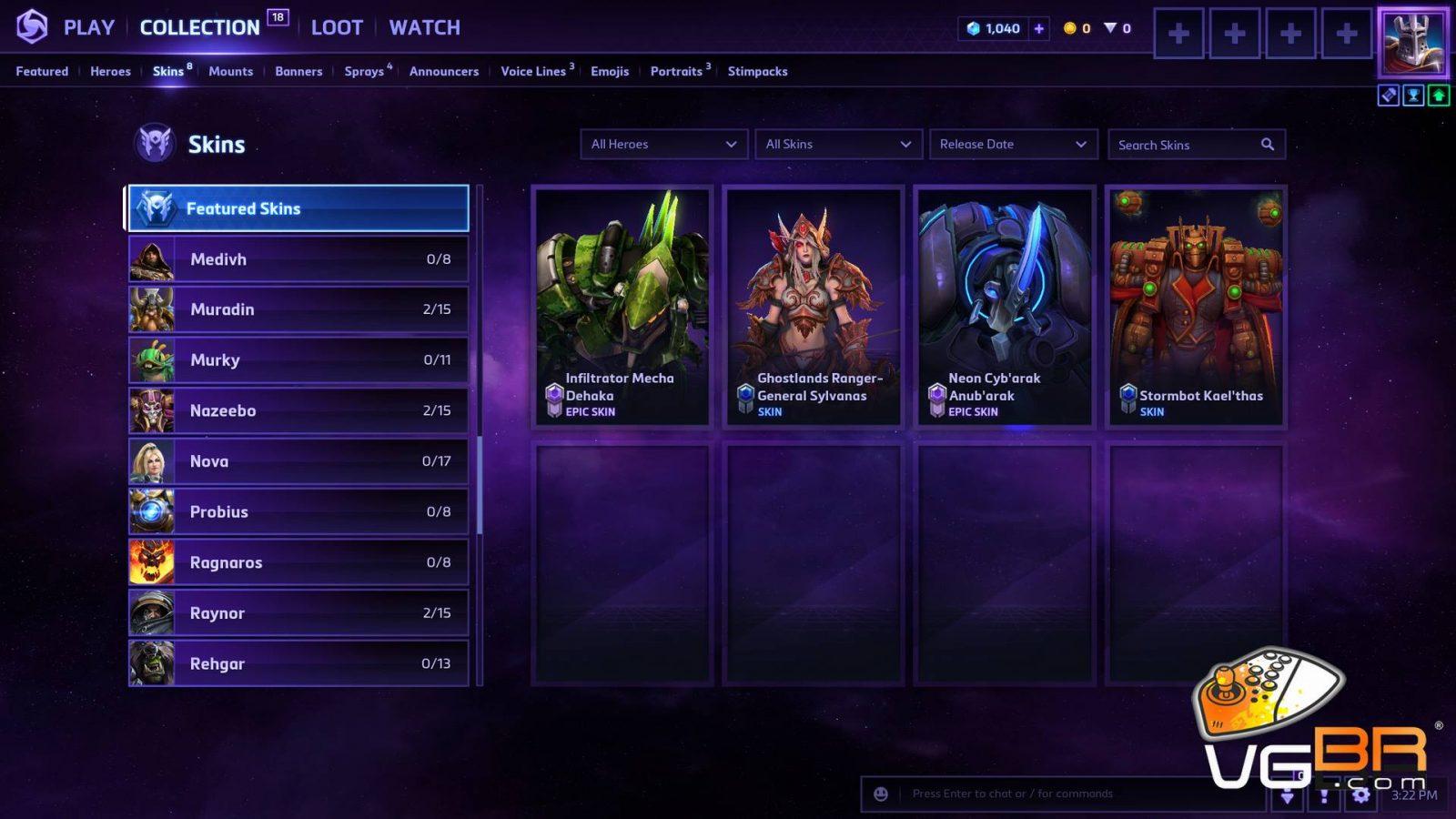The height and width of the screenshot is (819, 1456).
Task: Choose Medivh in the hero list
Action: [298, 259]
